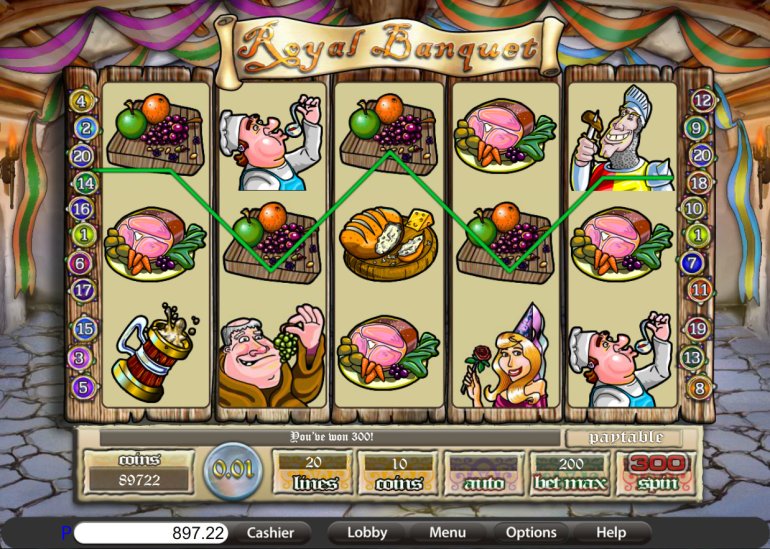770x549 pixels.
Task: Open the paytable
Action: (623, 438)
